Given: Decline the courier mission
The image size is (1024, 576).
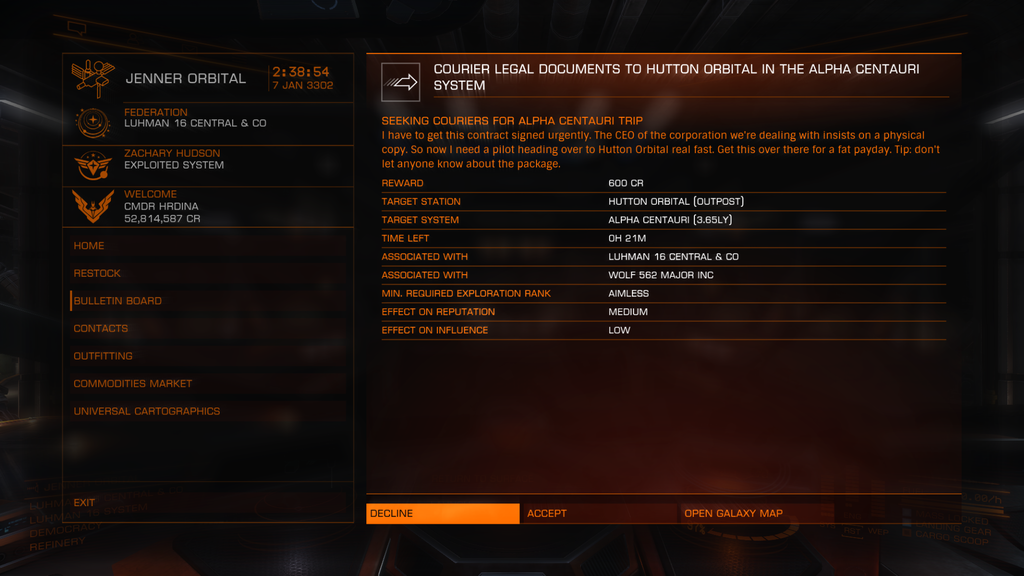Looking at the screenshot, I should coord(442,513).
